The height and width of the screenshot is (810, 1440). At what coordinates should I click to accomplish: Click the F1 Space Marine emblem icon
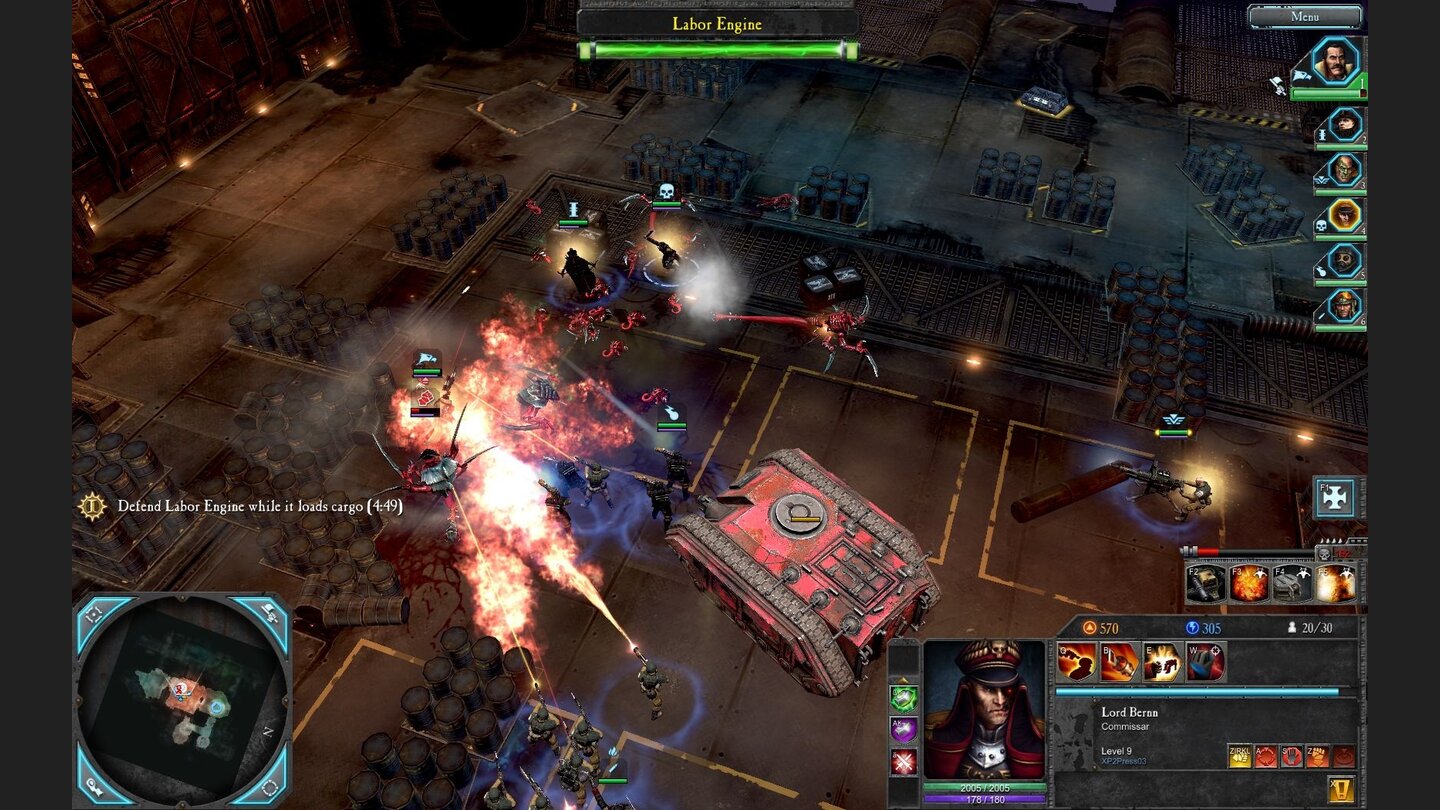(1335, 497)
